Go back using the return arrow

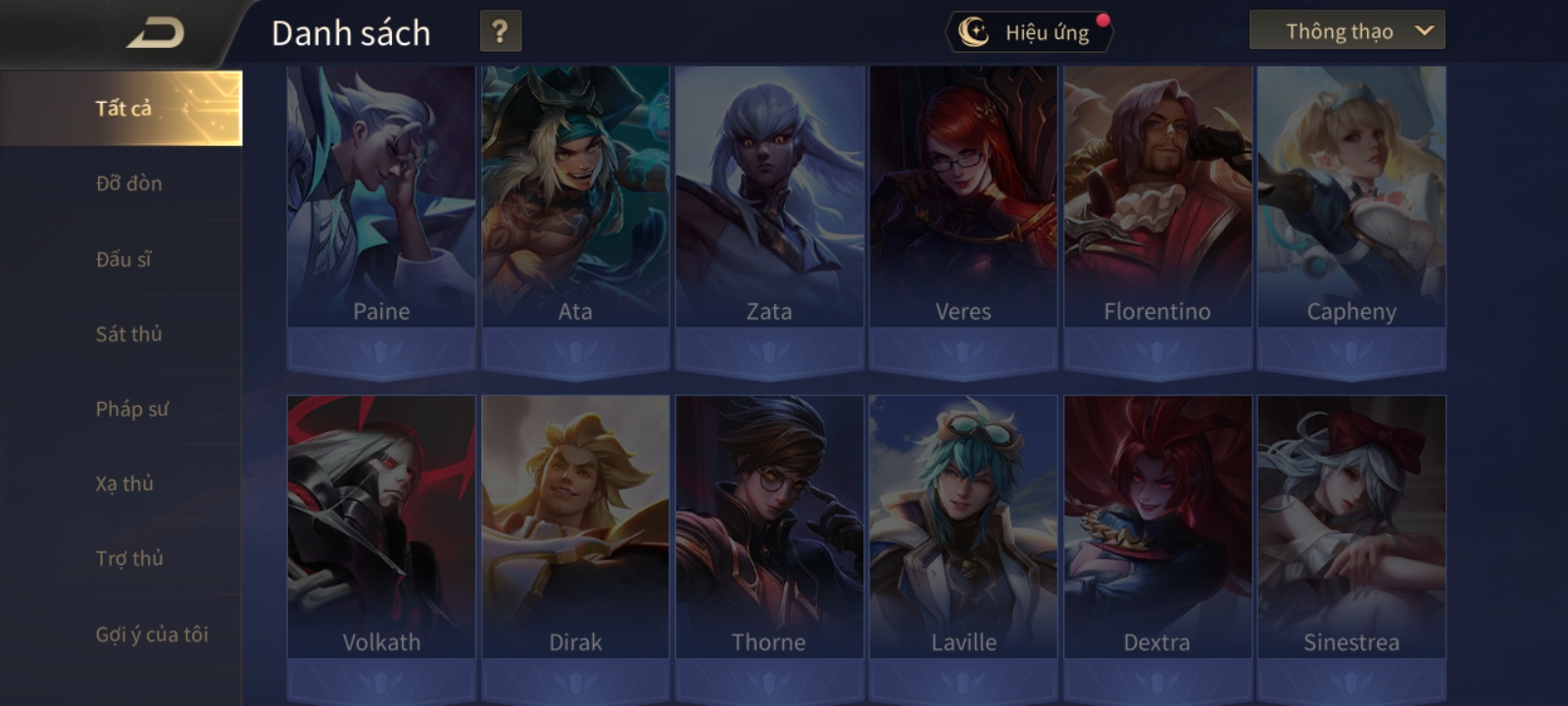155,33
